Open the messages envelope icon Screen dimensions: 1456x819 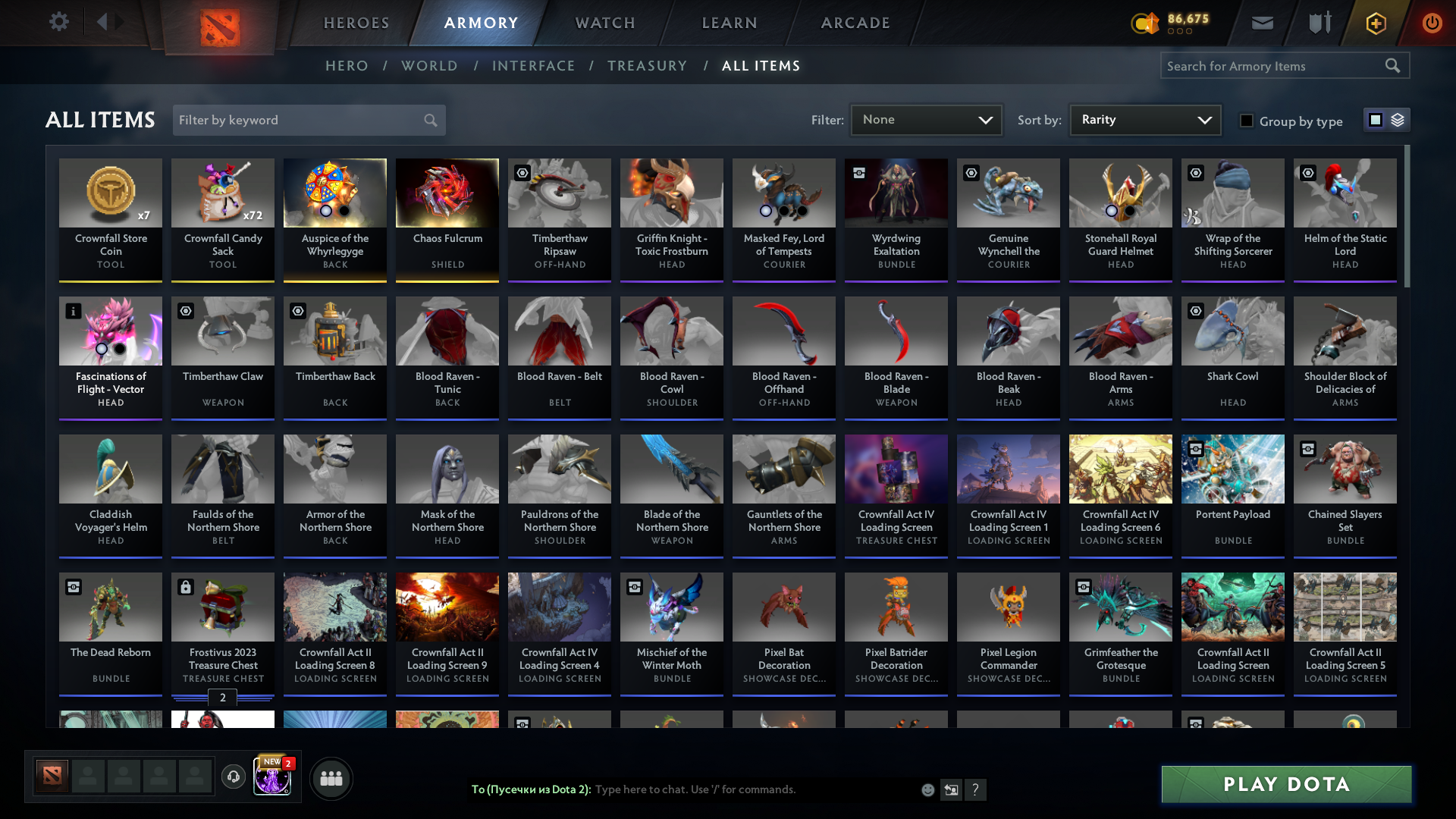point(1262,23)
